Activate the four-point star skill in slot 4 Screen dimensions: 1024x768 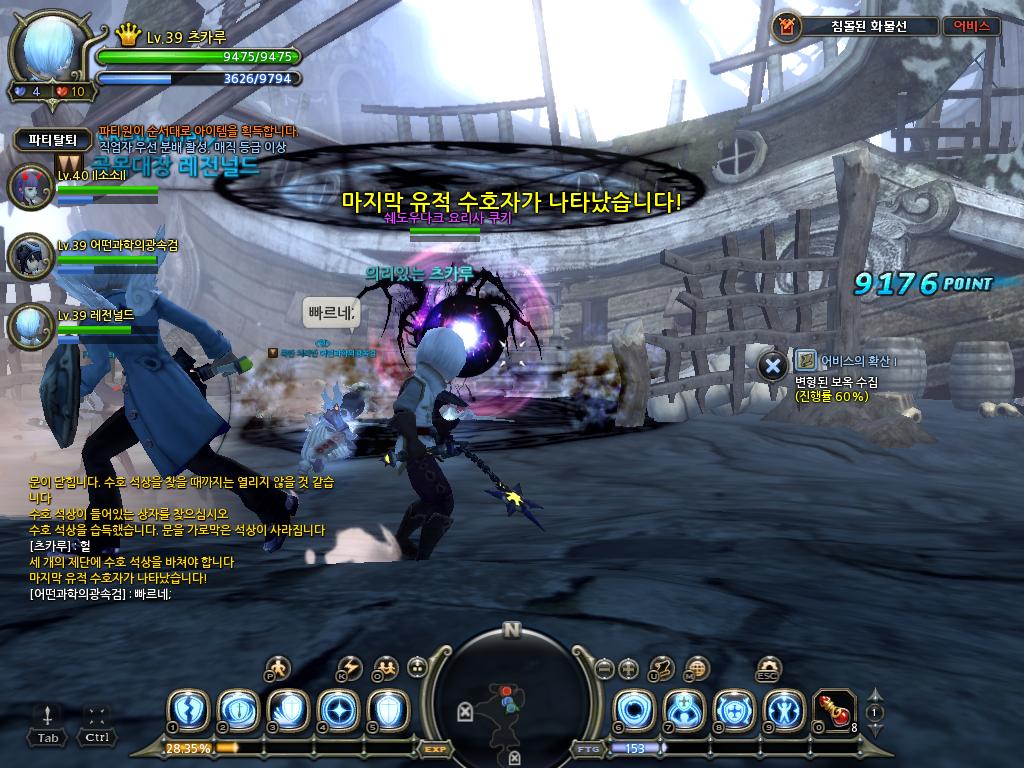(337, 710)
